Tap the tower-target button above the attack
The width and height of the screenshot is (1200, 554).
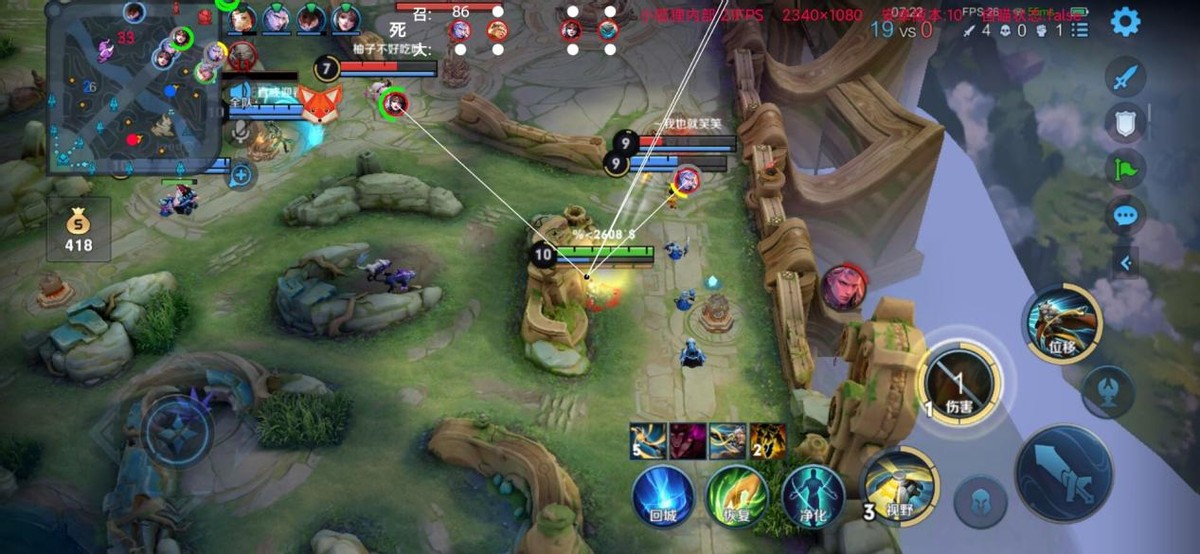(1108, 388)
